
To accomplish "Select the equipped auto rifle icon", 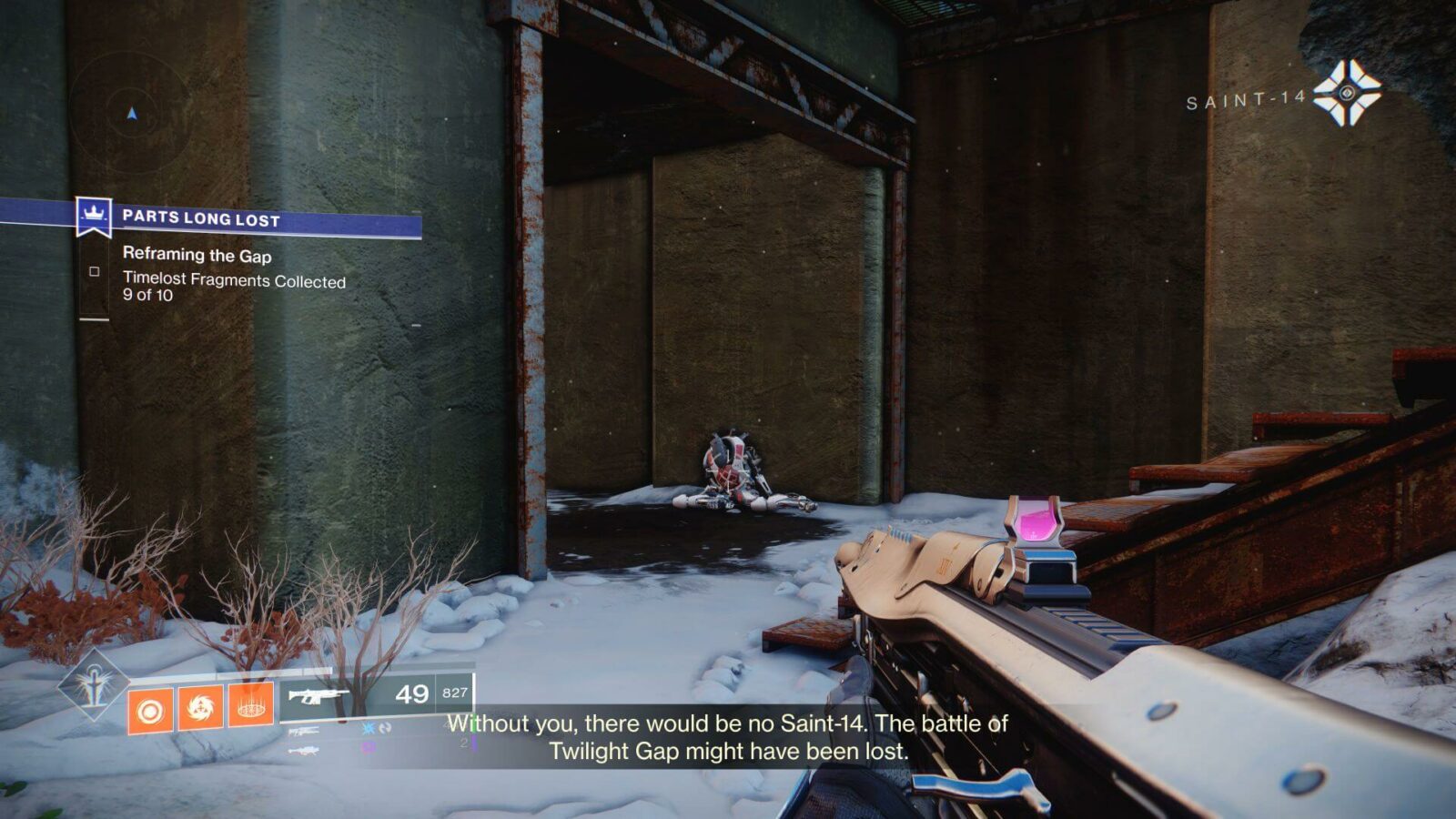I will [317, 696].
